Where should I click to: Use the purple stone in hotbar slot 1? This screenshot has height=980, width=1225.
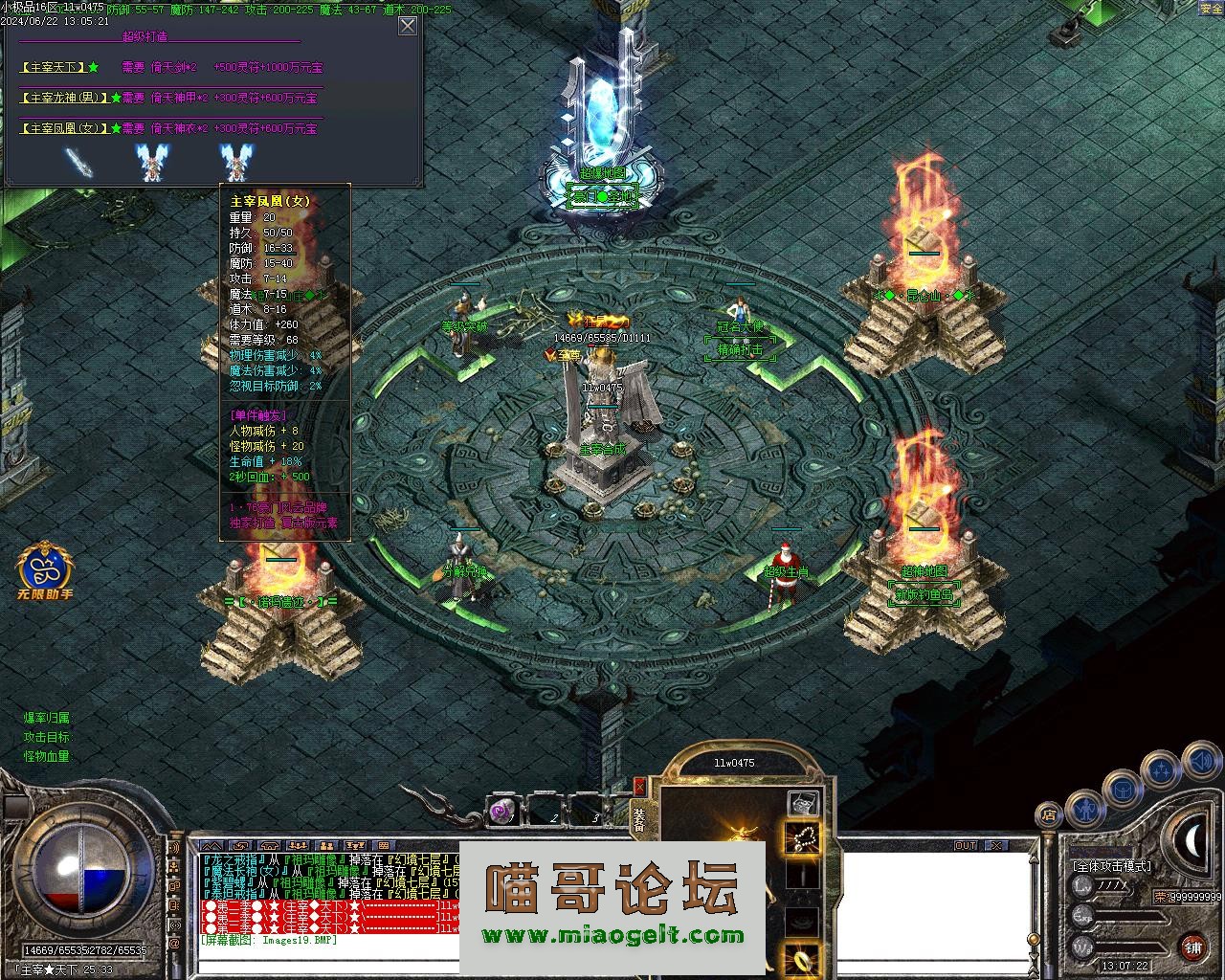pos(501,813)
